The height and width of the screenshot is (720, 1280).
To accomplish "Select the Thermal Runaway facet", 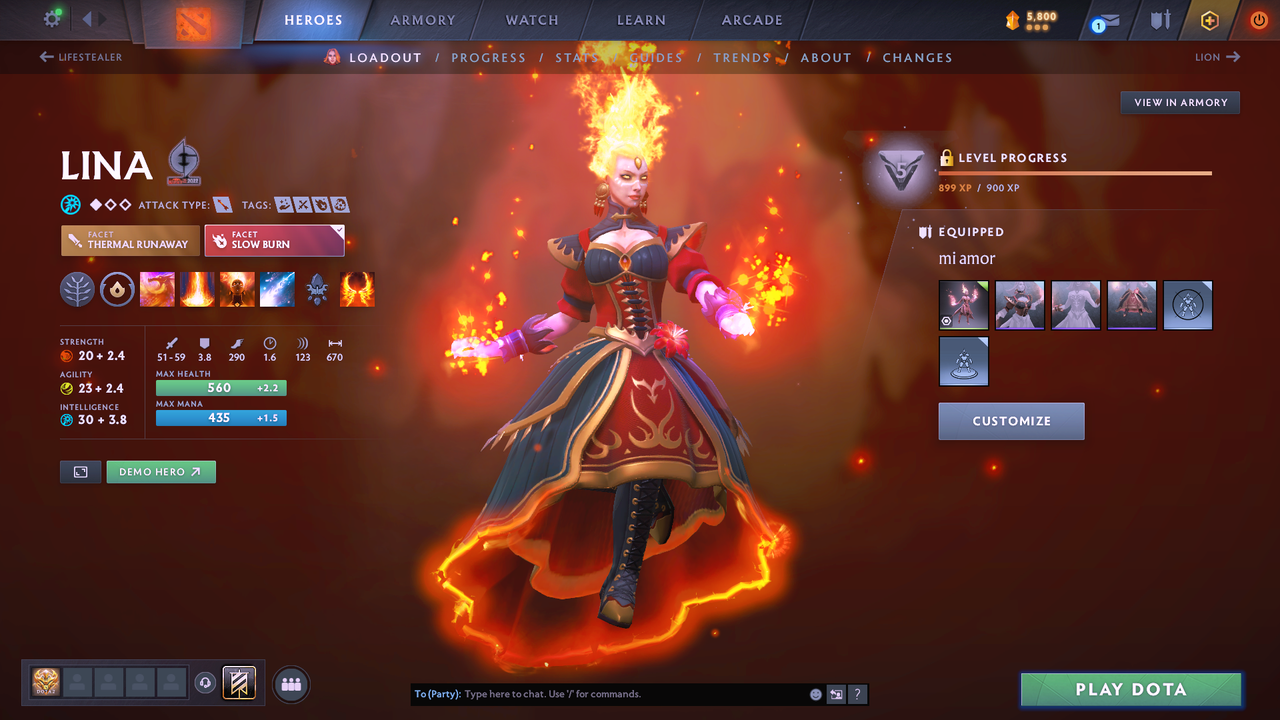I will [130, 240].
